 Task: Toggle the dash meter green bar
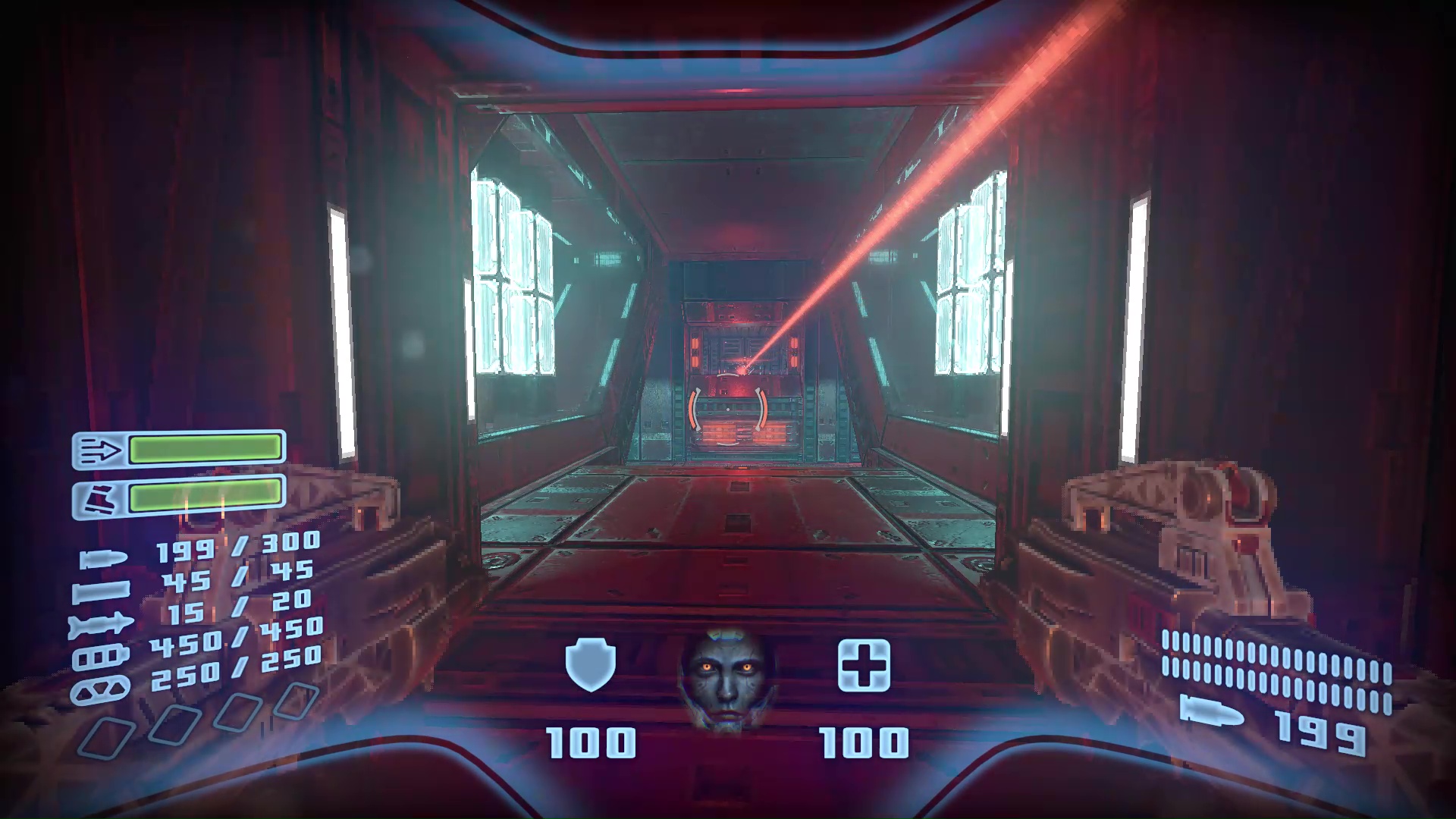[x=205, y=447]
